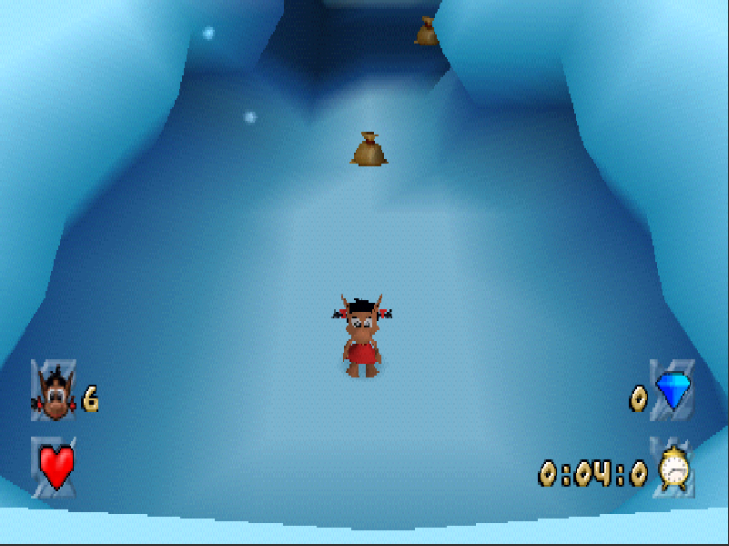
Task: Select the red heart health icon
Action: [55, 465]
